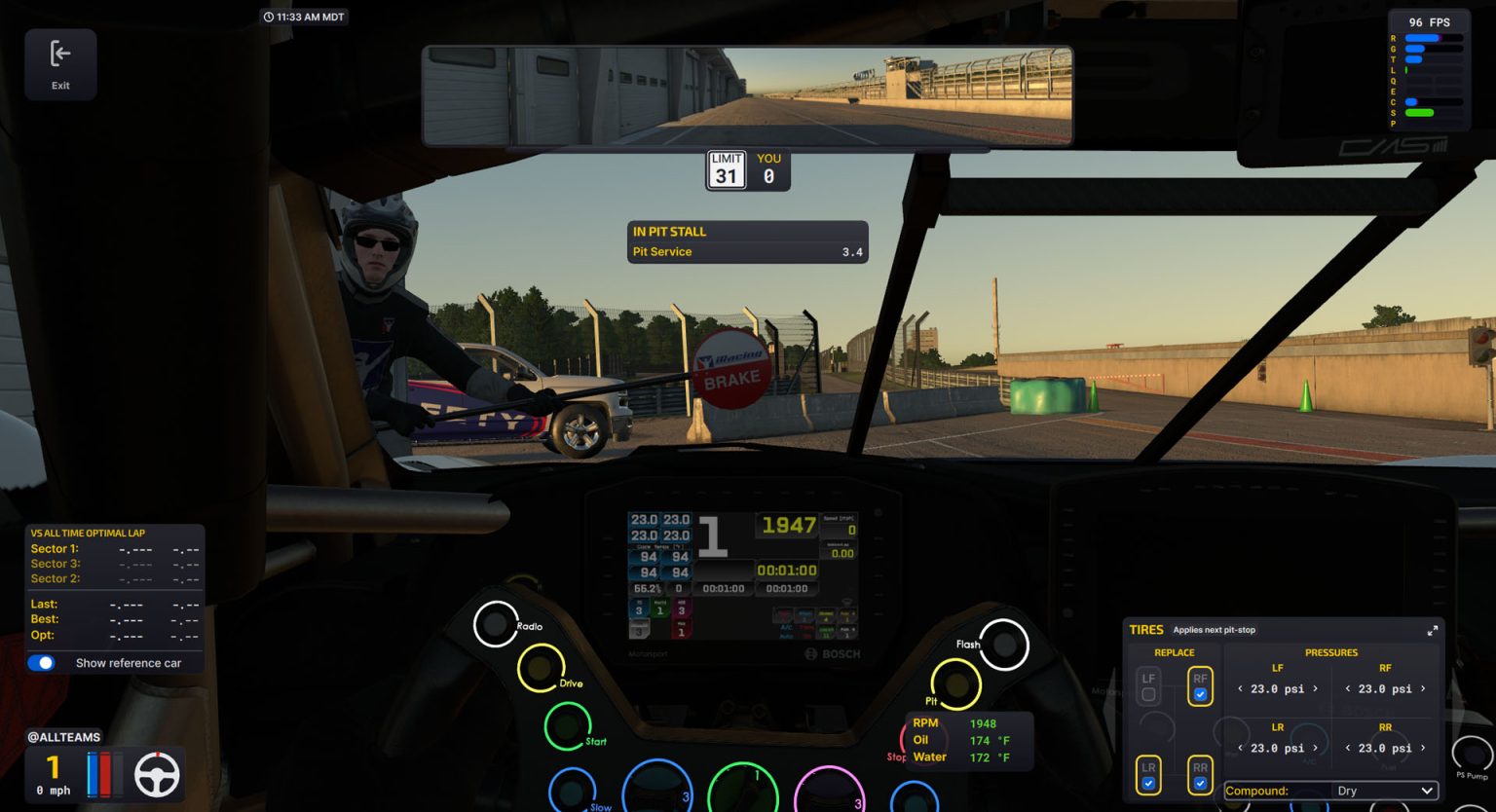Increase LF tire pressure with right arrow
Viewport: 1496px width, 812px height.
(x=1315, y=688)
